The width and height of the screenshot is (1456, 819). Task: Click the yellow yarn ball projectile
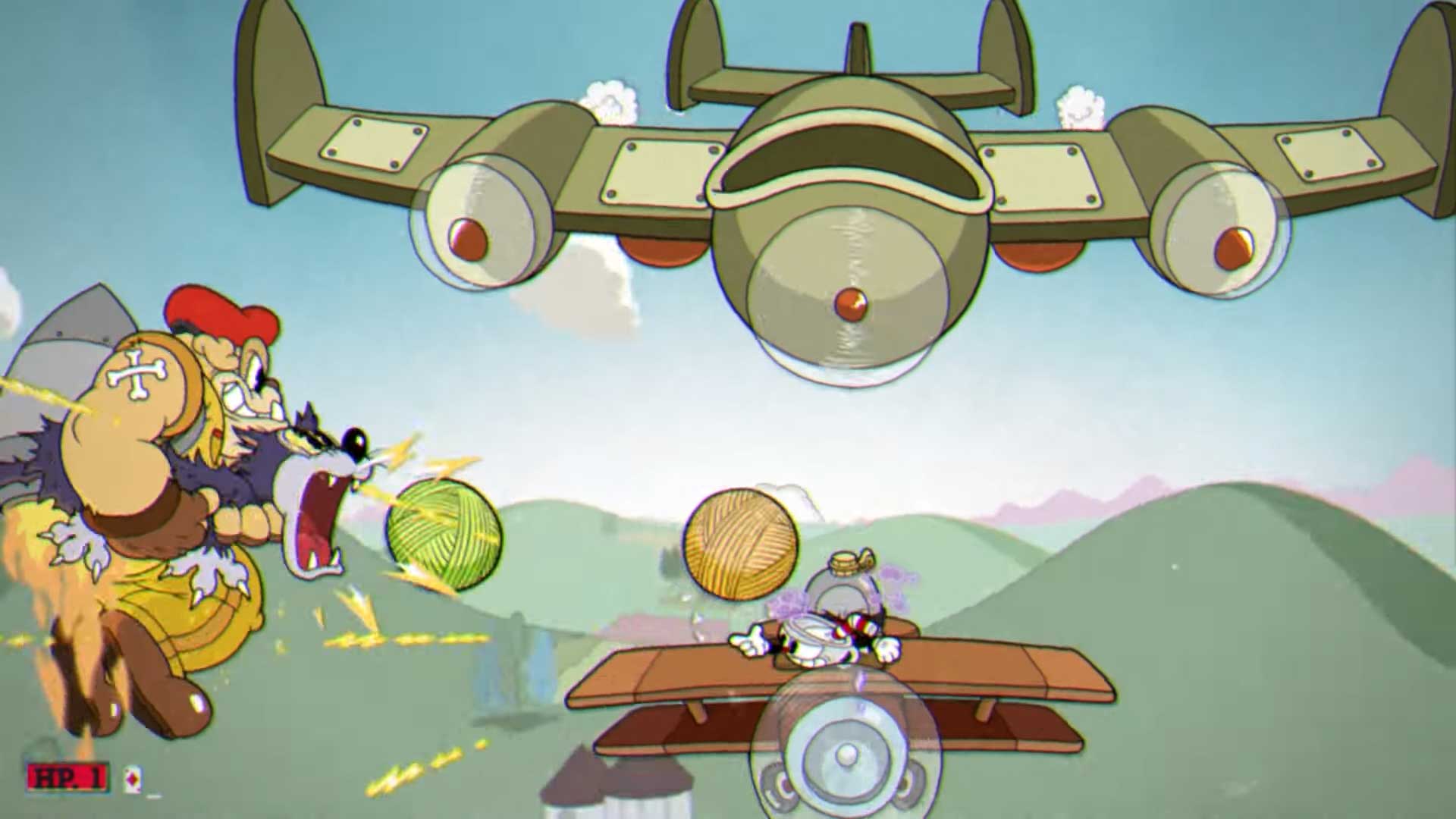click(739, 546)
